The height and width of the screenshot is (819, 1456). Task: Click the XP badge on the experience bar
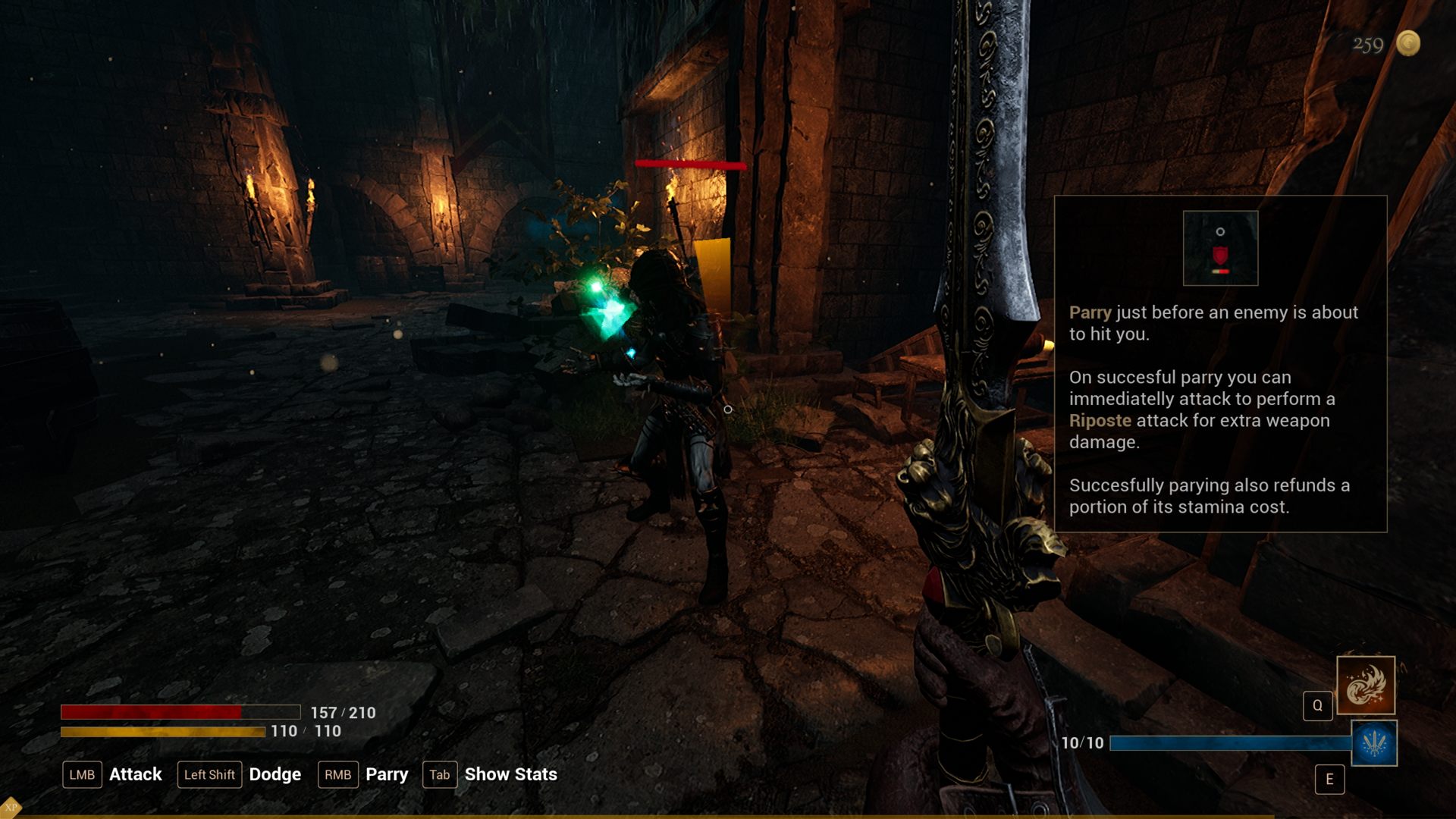(11, 807)
